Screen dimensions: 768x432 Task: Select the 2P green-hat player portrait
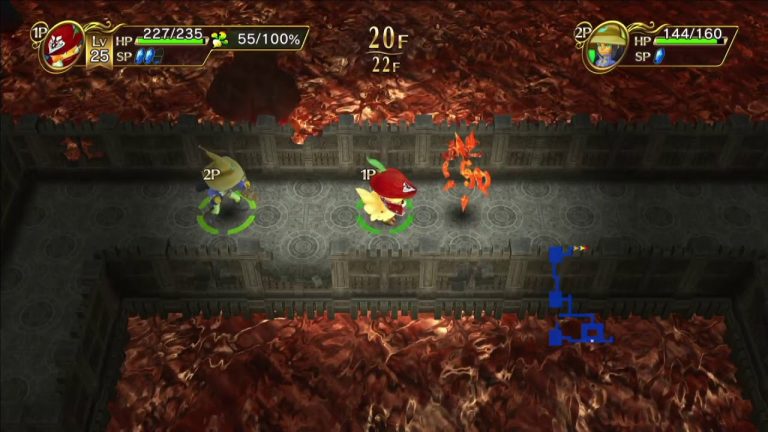pyautogui.click(x=606, y=47)
